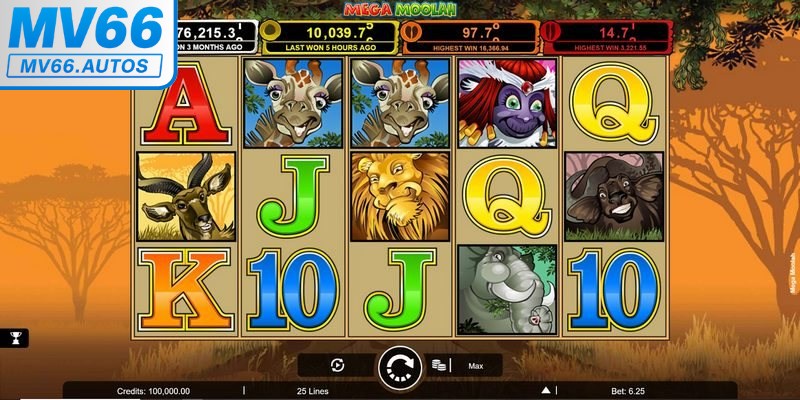Expand the bottom bar's up arrow
This screenshot has width=800, height=400.
click(546, 390)
